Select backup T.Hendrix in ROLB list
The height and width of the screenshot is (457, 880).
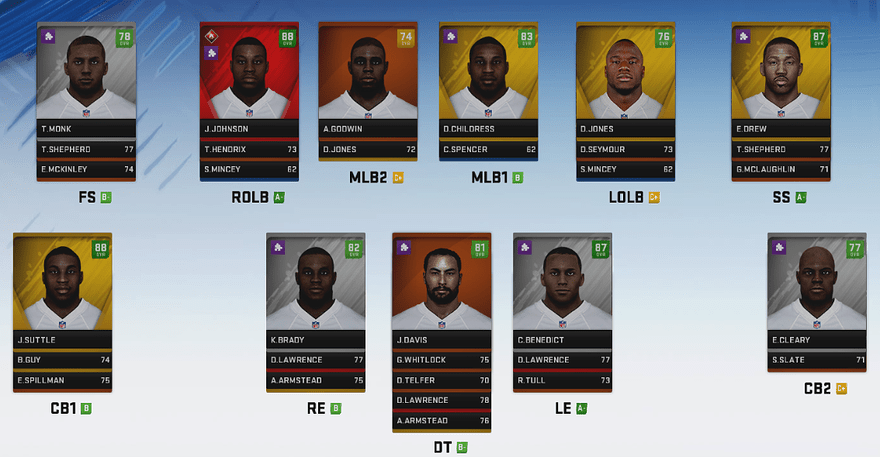(x=249, y=149)
